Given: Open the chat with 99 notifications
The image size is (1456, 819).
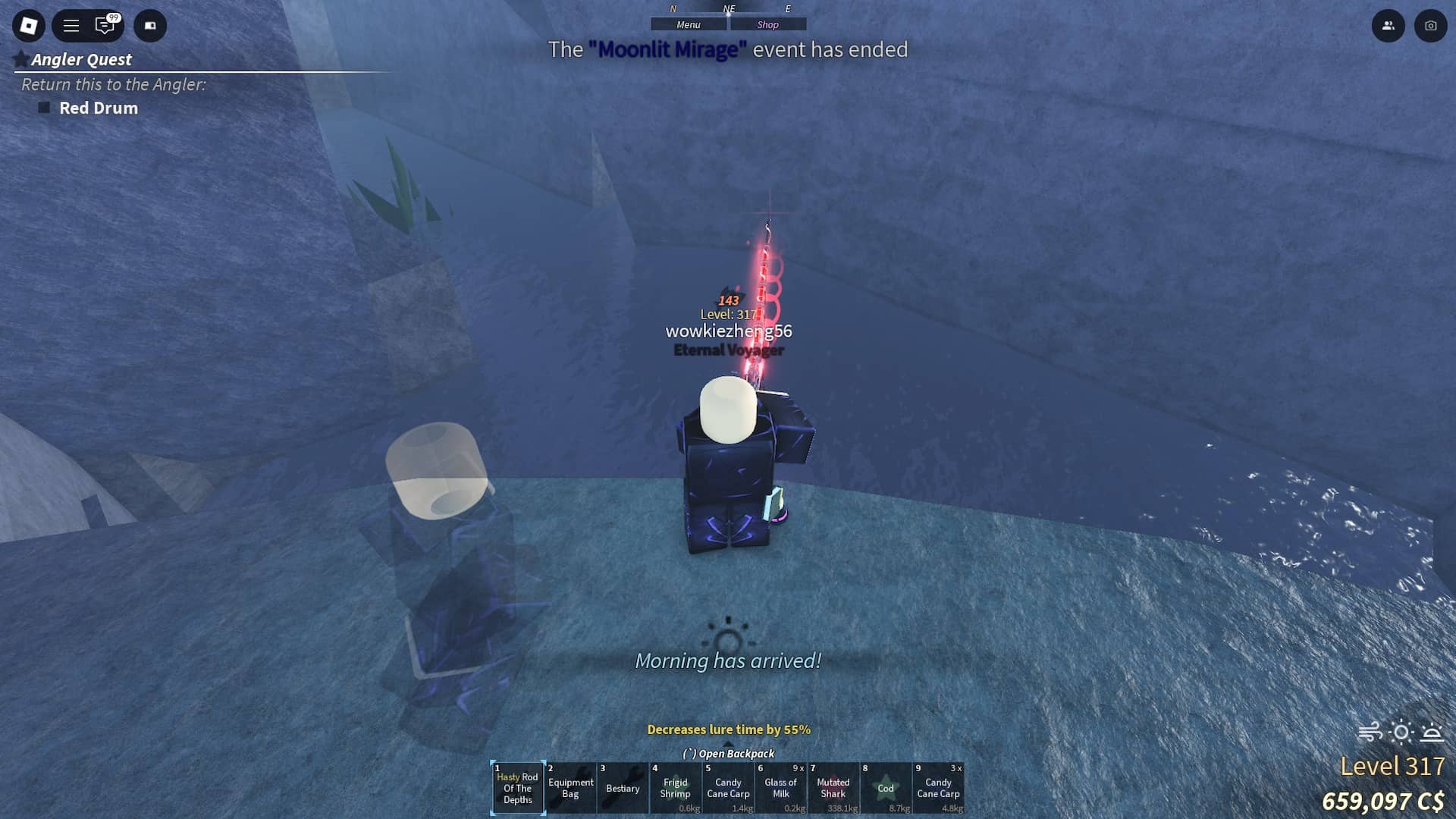Looking at the screenshot, I should 105,26.
